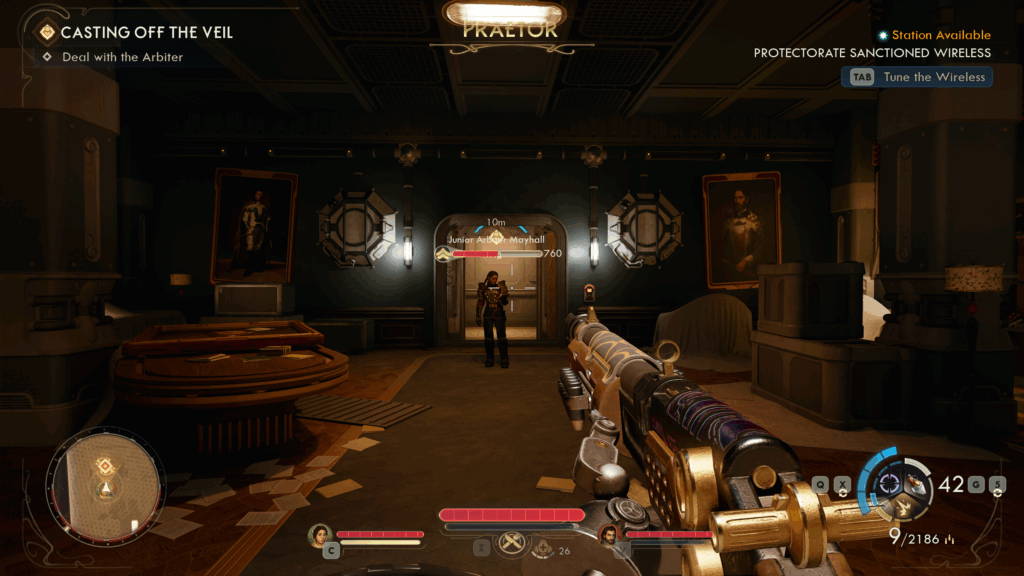The width and height of the screenshot is (1024, 576).
Task: Activate the crossed-weapons ability icon
Action: [512, 542]
